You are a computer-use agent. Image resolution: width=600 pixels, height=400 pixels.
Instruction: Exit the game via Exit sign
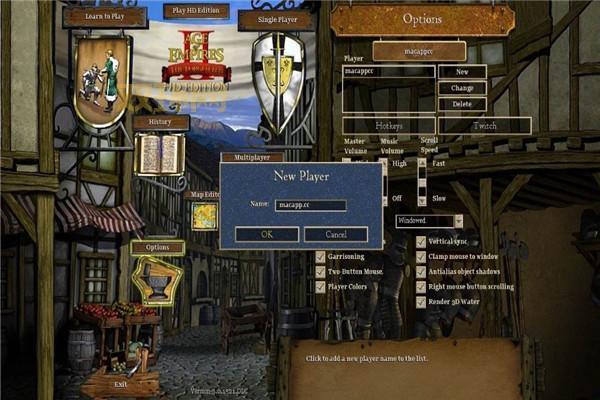(x=120, y=384)
